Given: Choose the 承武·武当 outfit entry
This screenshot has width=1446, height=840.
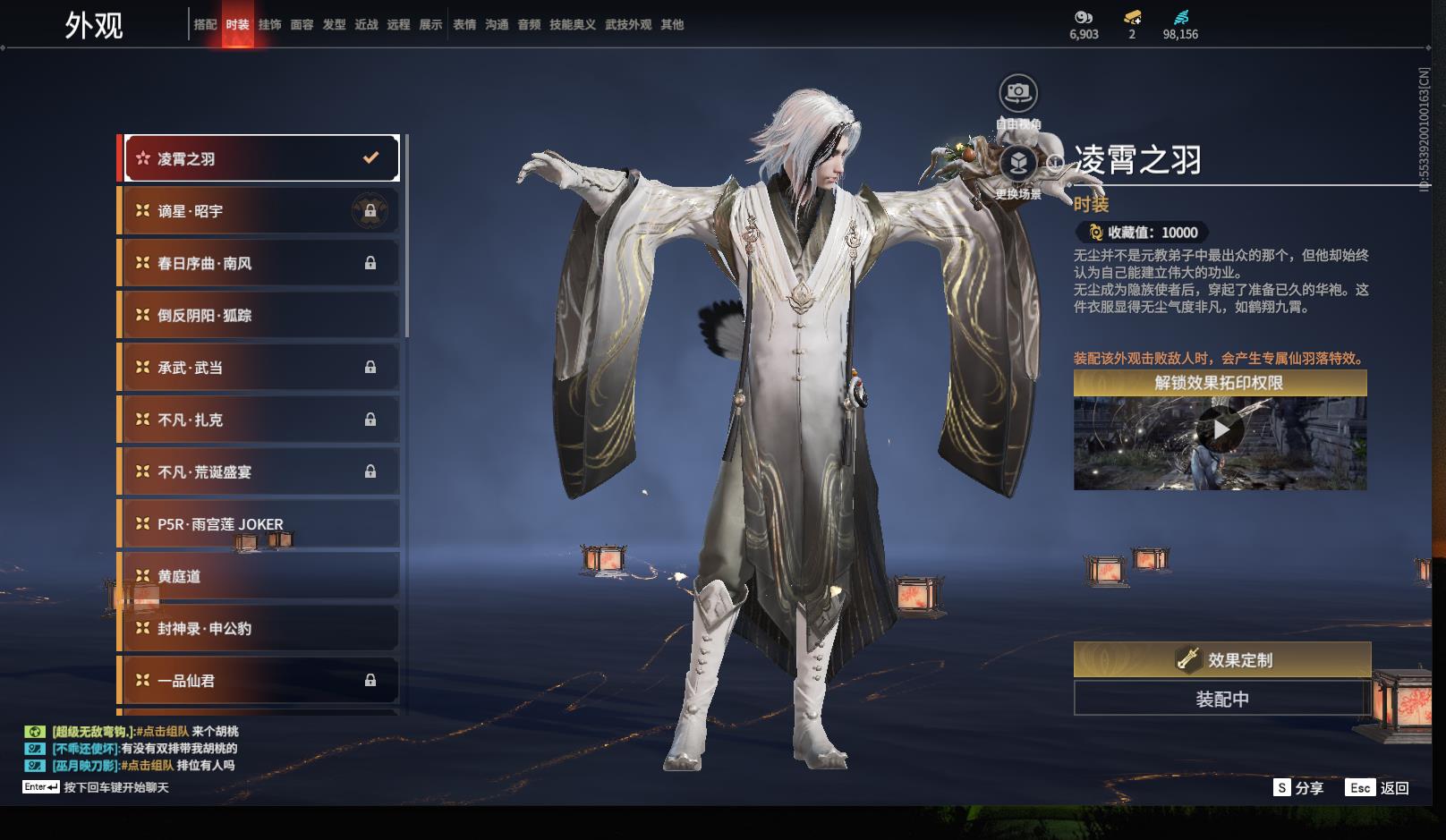Looking at the screenshot, I should [x=260, y=368].
